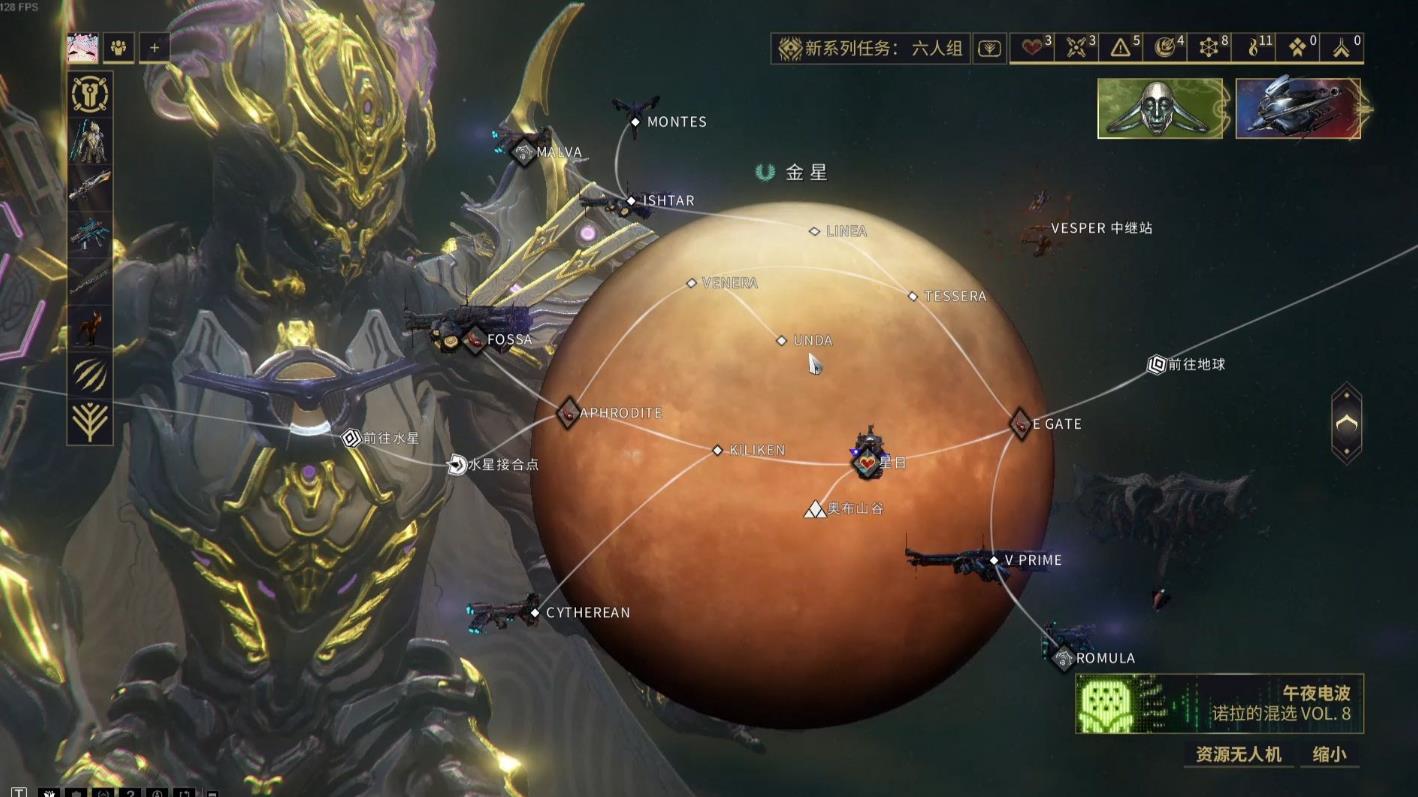
Task: Open the 新系列任务：六人组 banner
Action: [x=868, y=46]
